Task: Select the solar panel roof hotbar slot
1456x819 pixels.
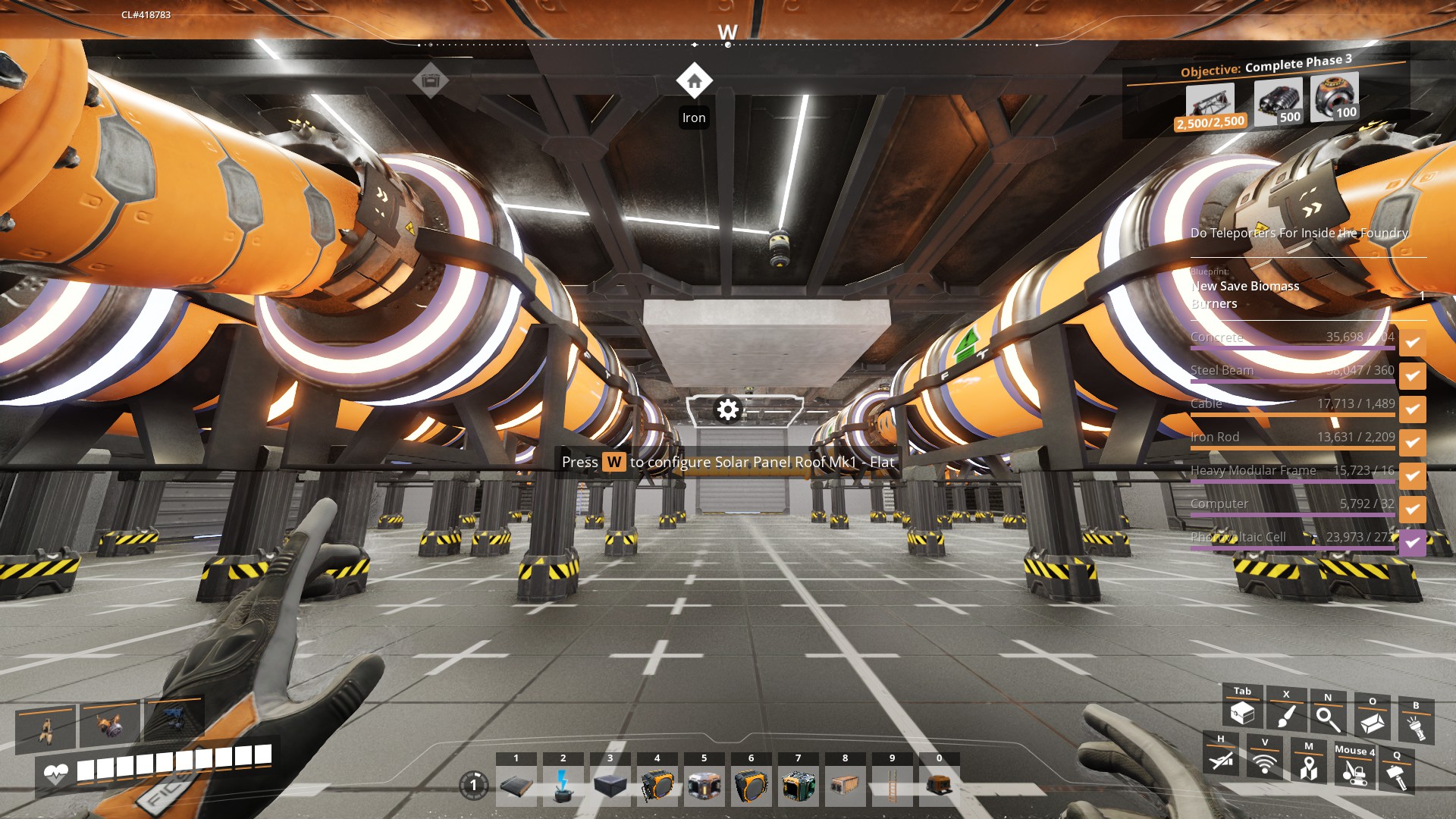Action: click(516, 786)
